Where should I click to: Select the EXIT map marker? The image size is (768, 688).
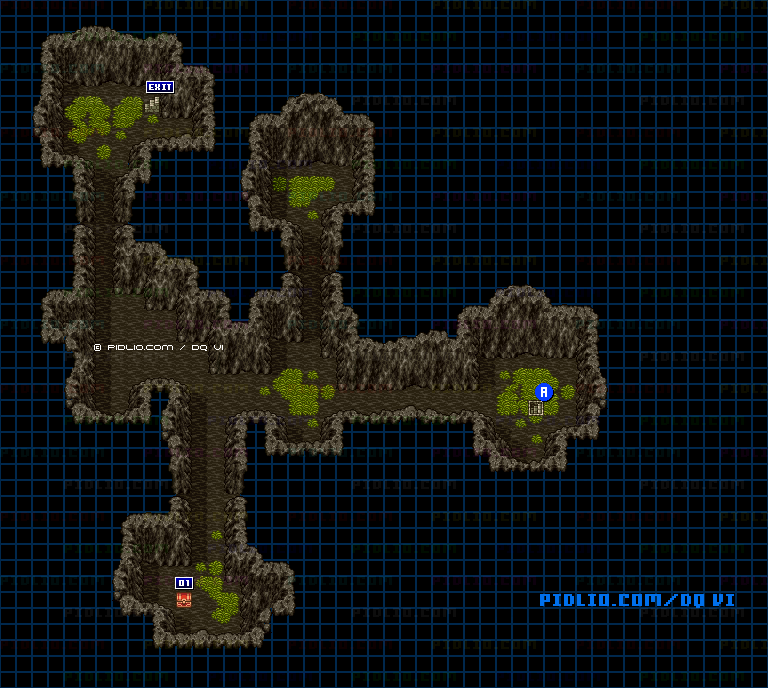(160, 87)
